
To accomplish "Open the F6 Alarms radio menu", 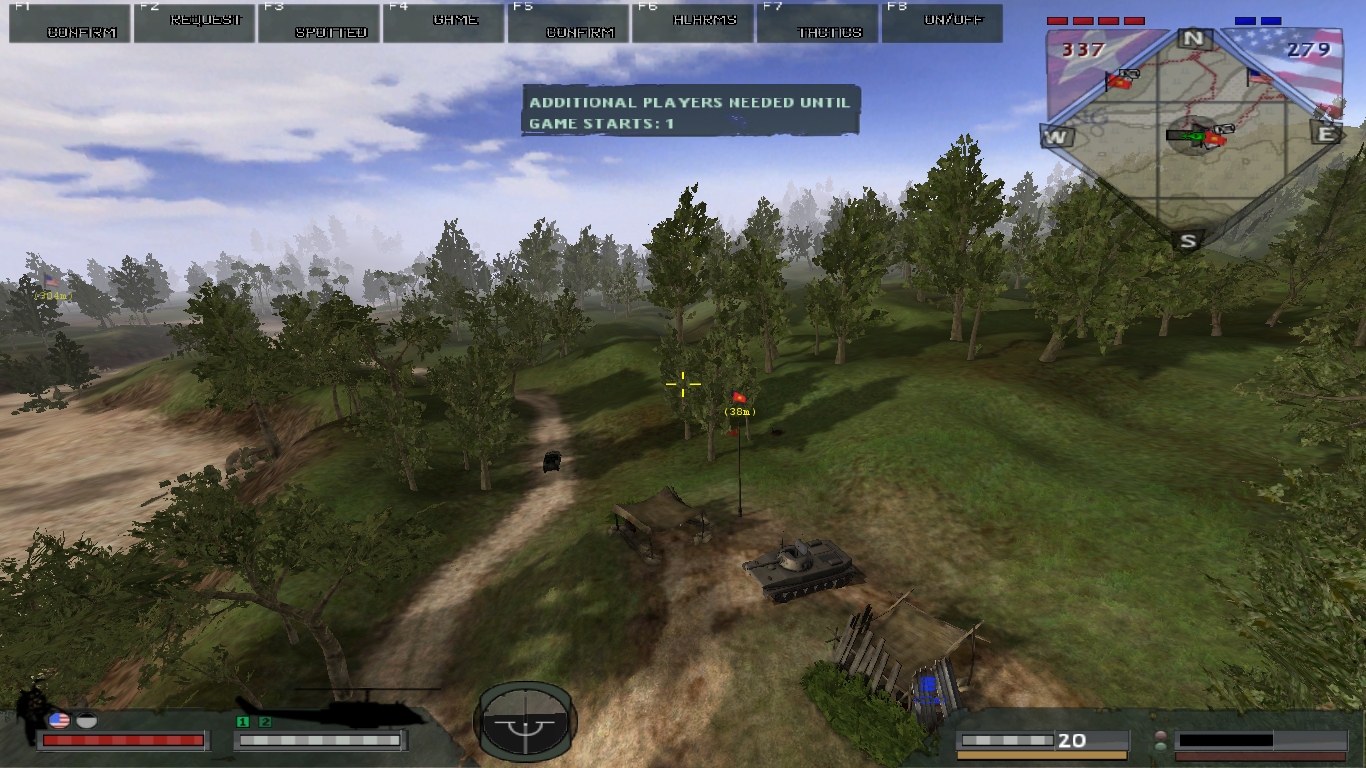I will click(692, 23).
